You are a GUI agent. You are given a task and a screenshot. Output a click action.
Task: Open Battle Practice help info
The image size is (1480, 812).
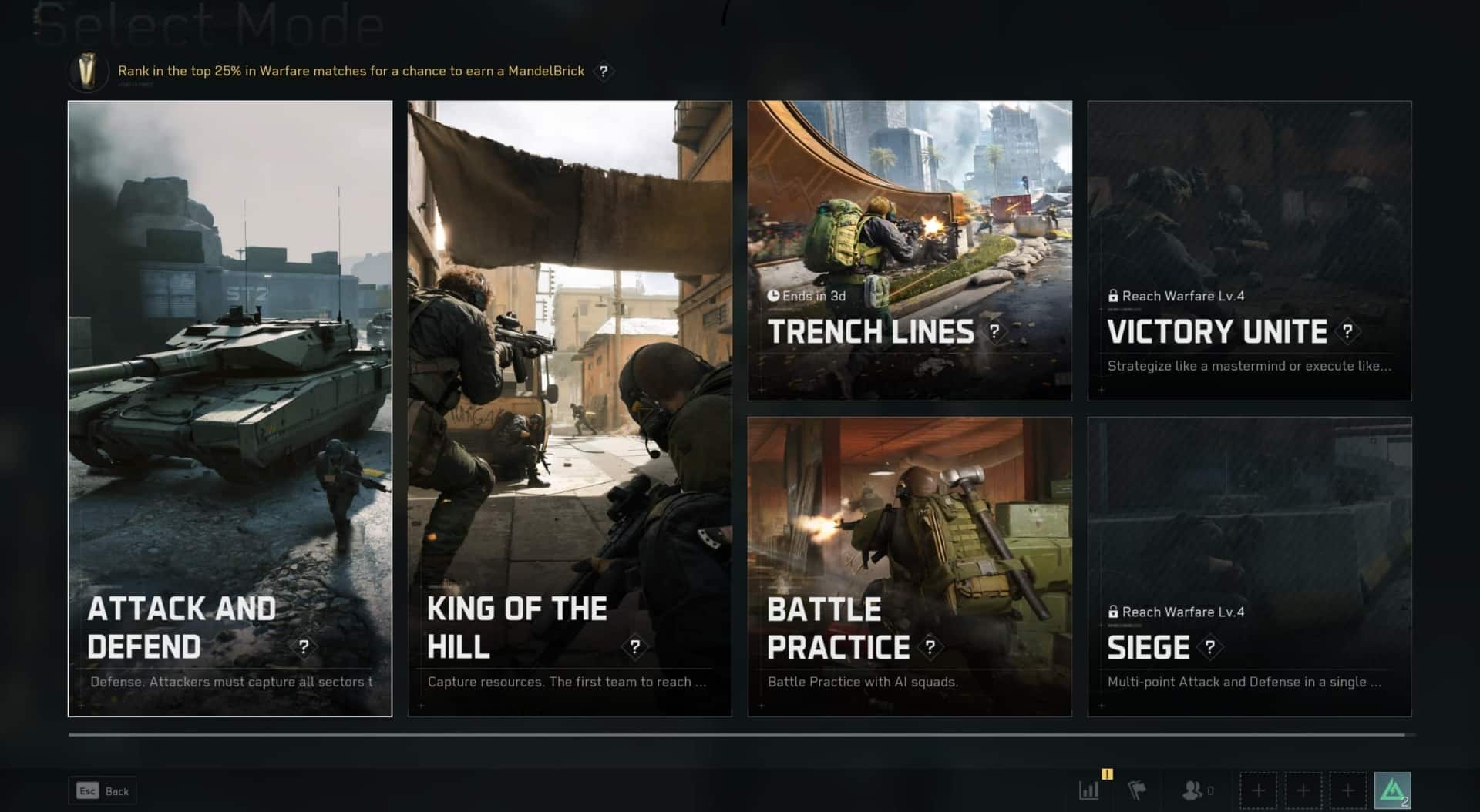pyautogui.click(x=930, y=647)
